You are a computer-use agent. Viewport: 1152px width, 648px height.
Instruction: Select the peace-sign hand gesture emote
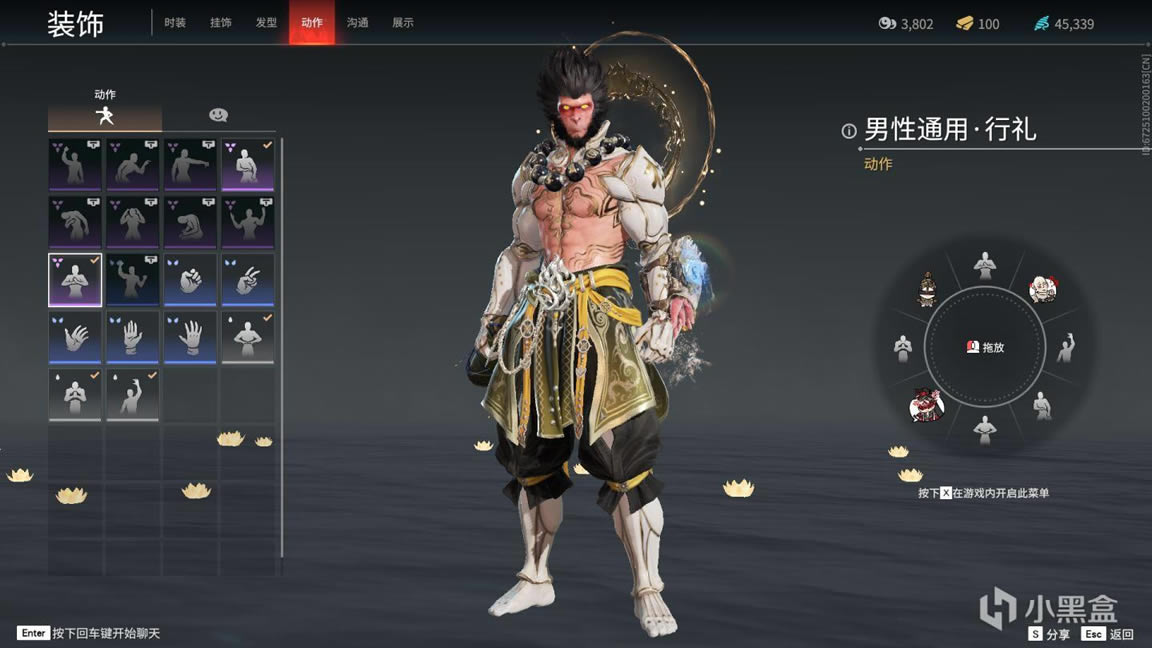[248, 280]
